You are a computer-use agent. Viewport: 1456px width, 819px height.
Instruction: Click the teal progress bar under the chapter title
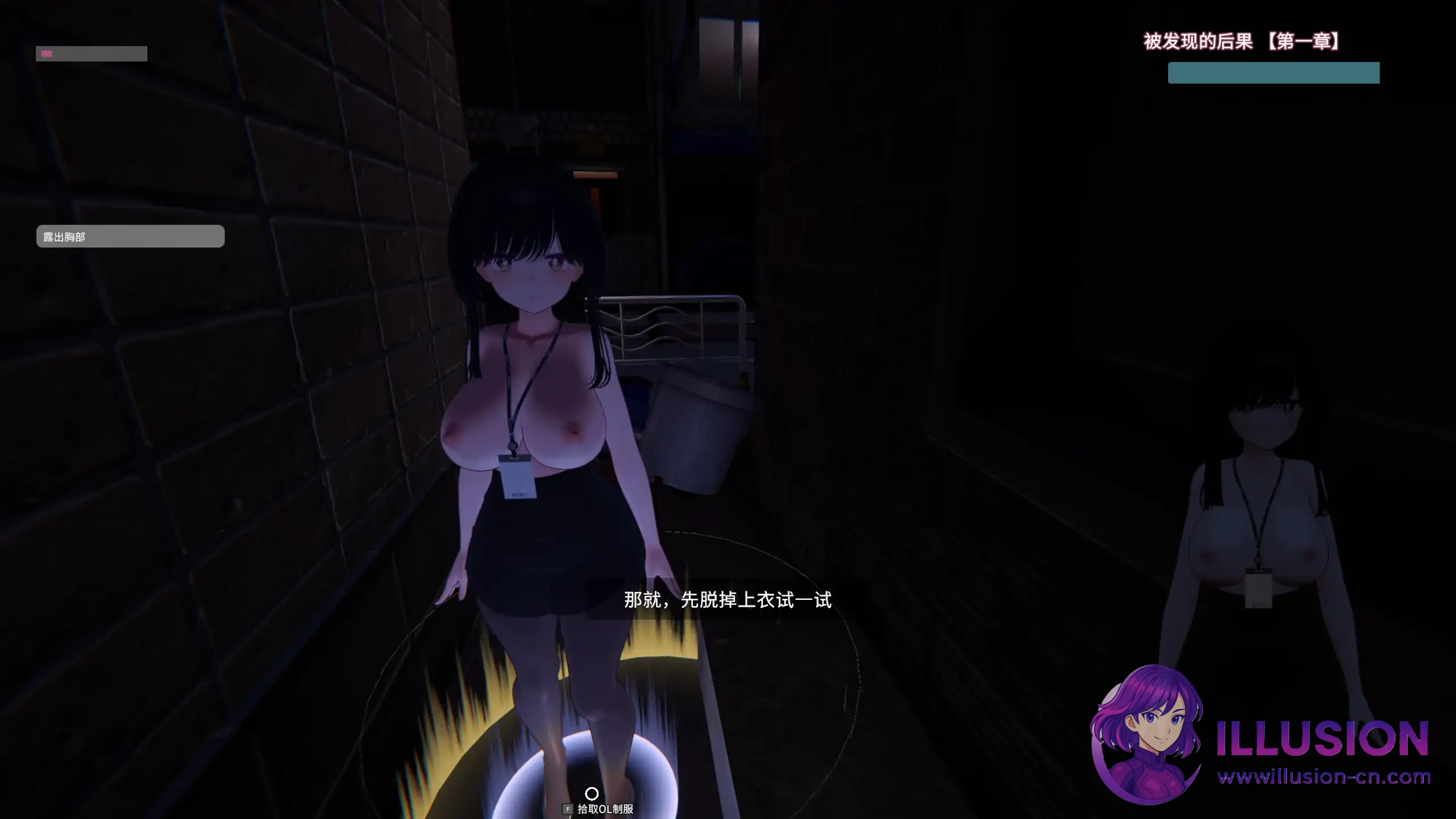[x=1273, y=73]
